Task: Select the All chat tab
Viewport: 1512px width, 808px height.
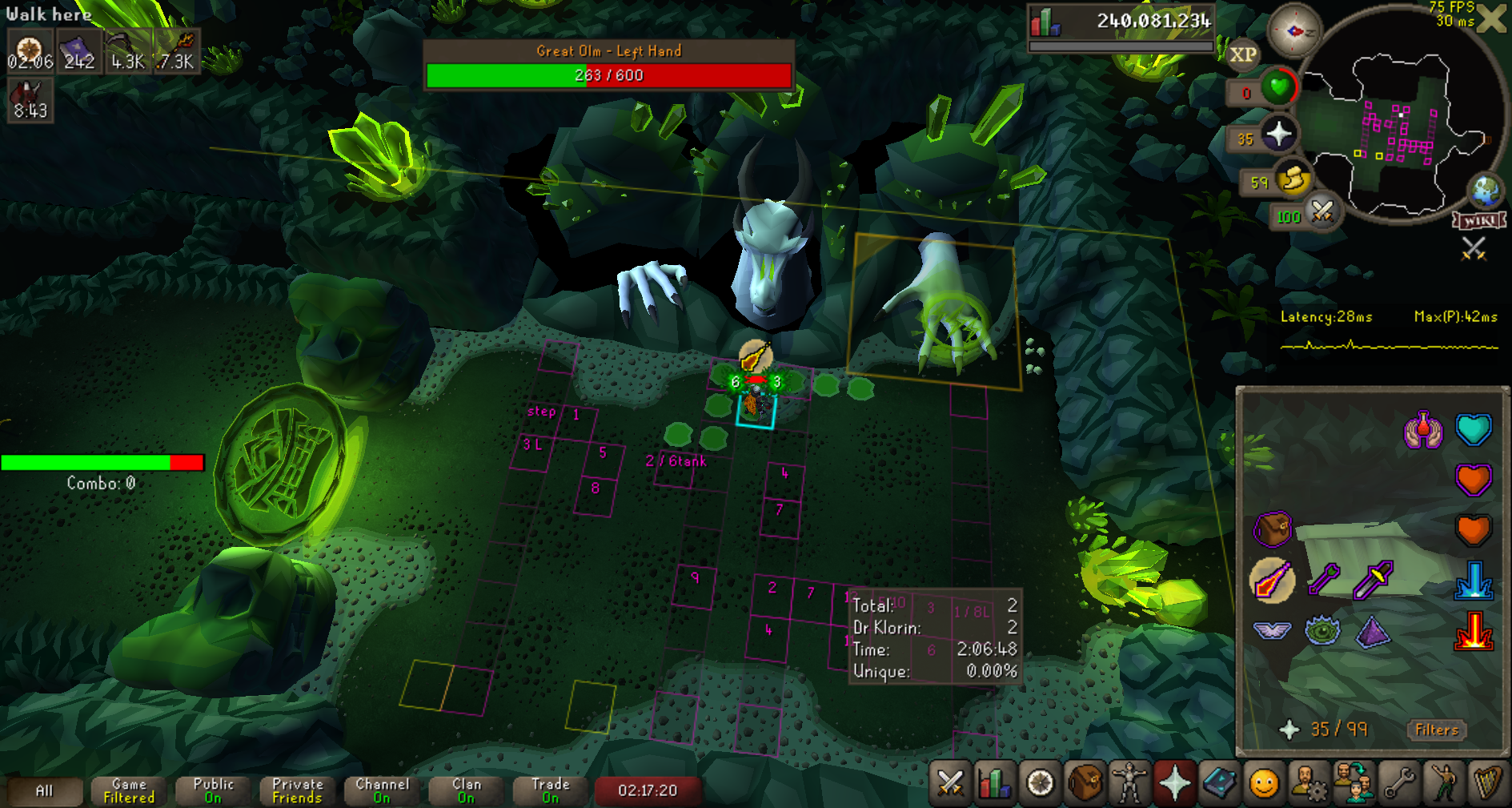Action: [44, 790]
